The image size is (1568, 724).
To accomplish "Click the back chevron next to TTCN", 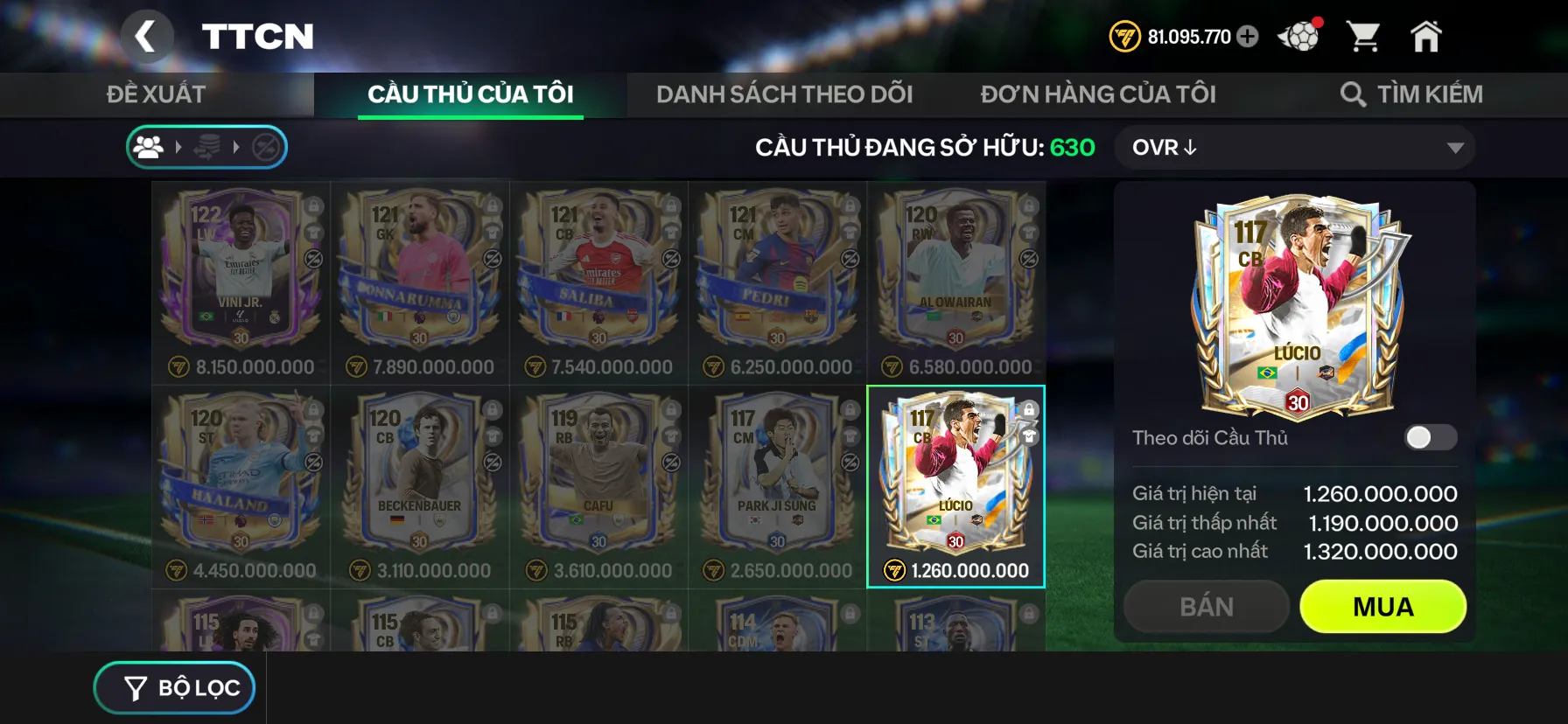I will (147, 37).
